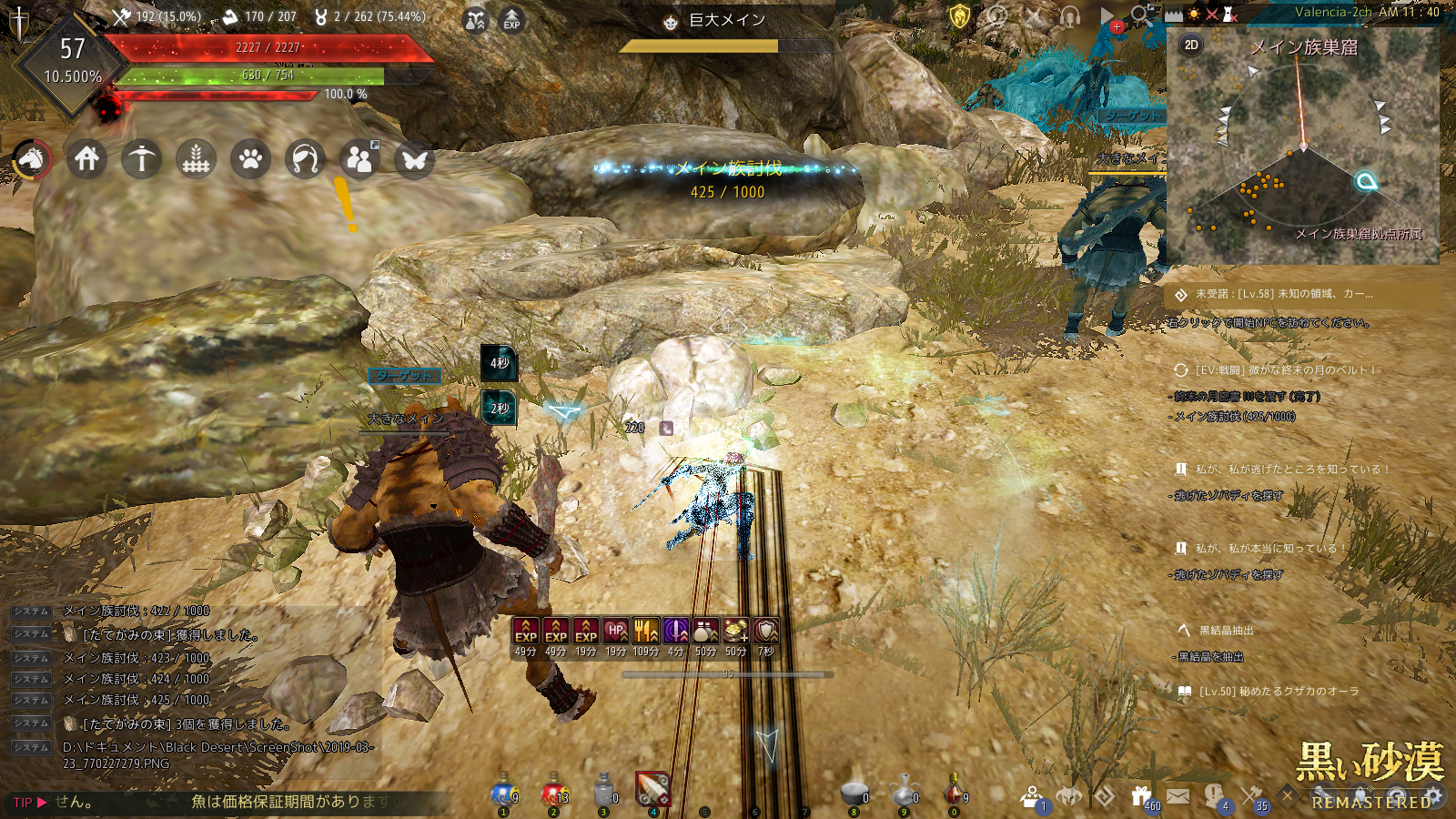Select the Lv.58 unknown territory quest entry

(x=1283, y=294)
